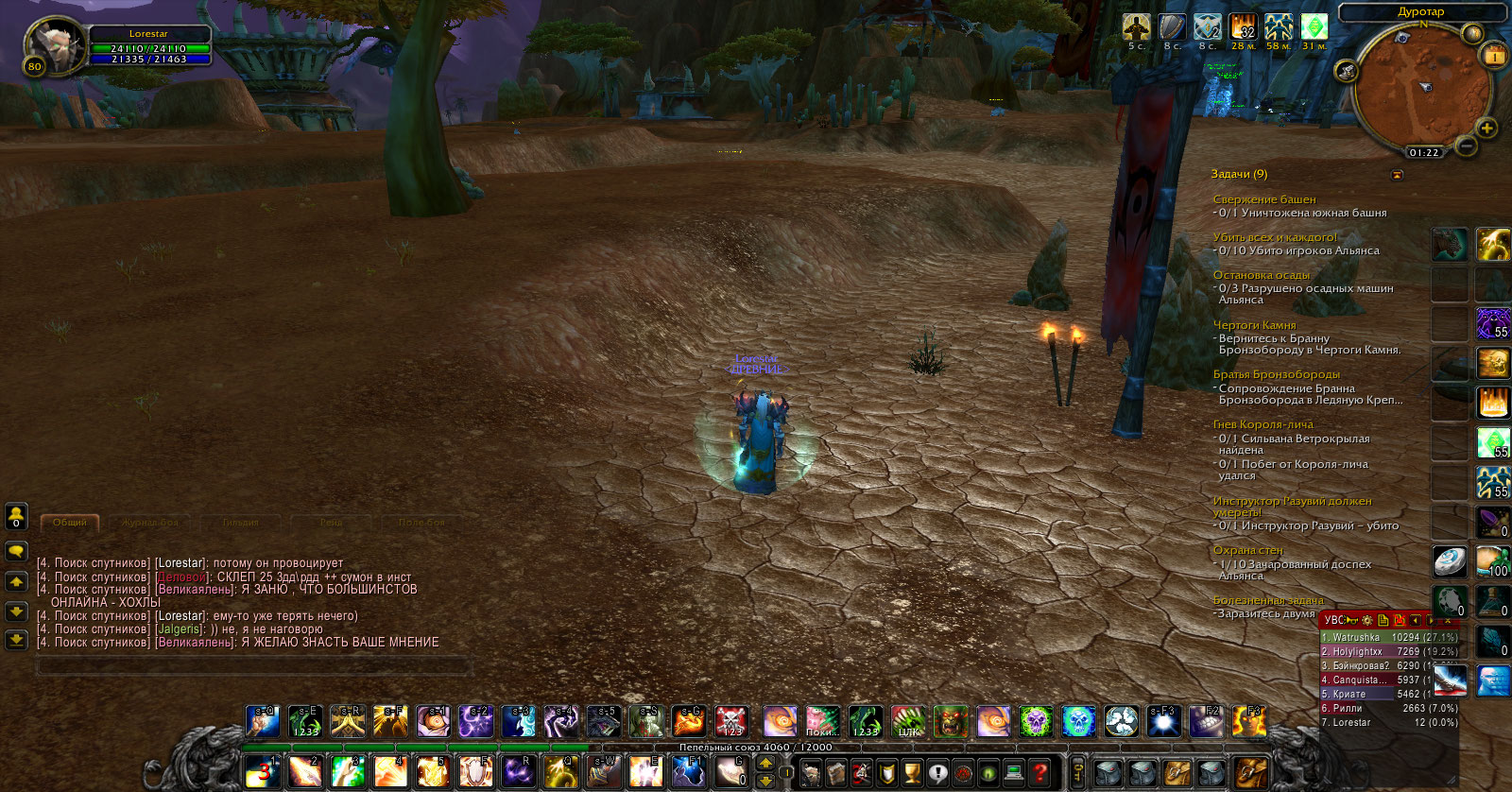Collapse the quest tracker (Задачи)
This screenshot has height=792, width=1512.
click(x=1398, y=175)
